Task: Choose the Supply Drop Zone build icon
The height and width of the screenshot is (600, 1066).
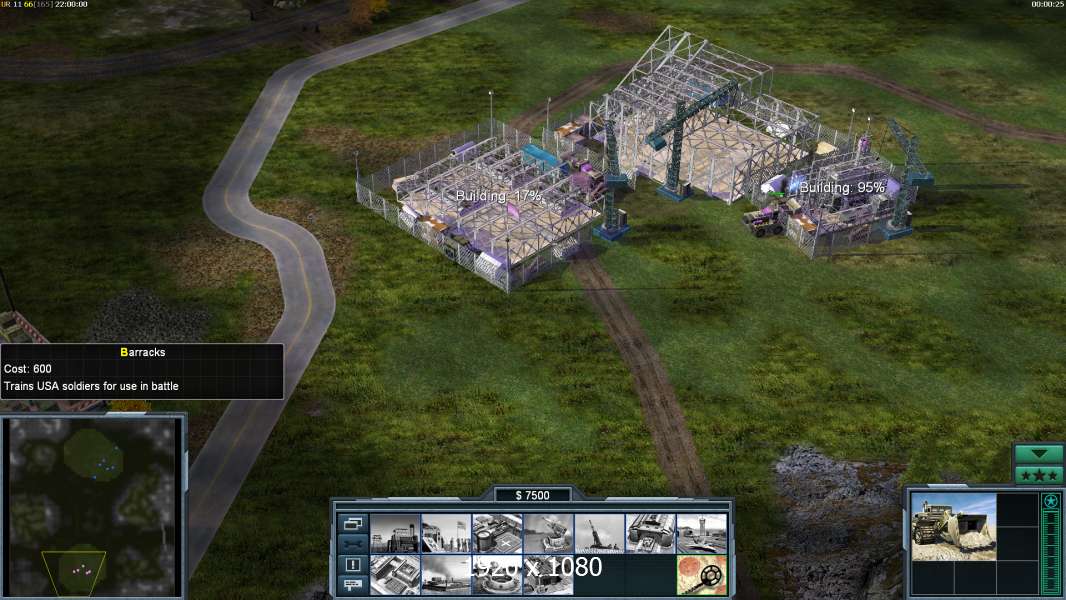Action: click(445, 575)
